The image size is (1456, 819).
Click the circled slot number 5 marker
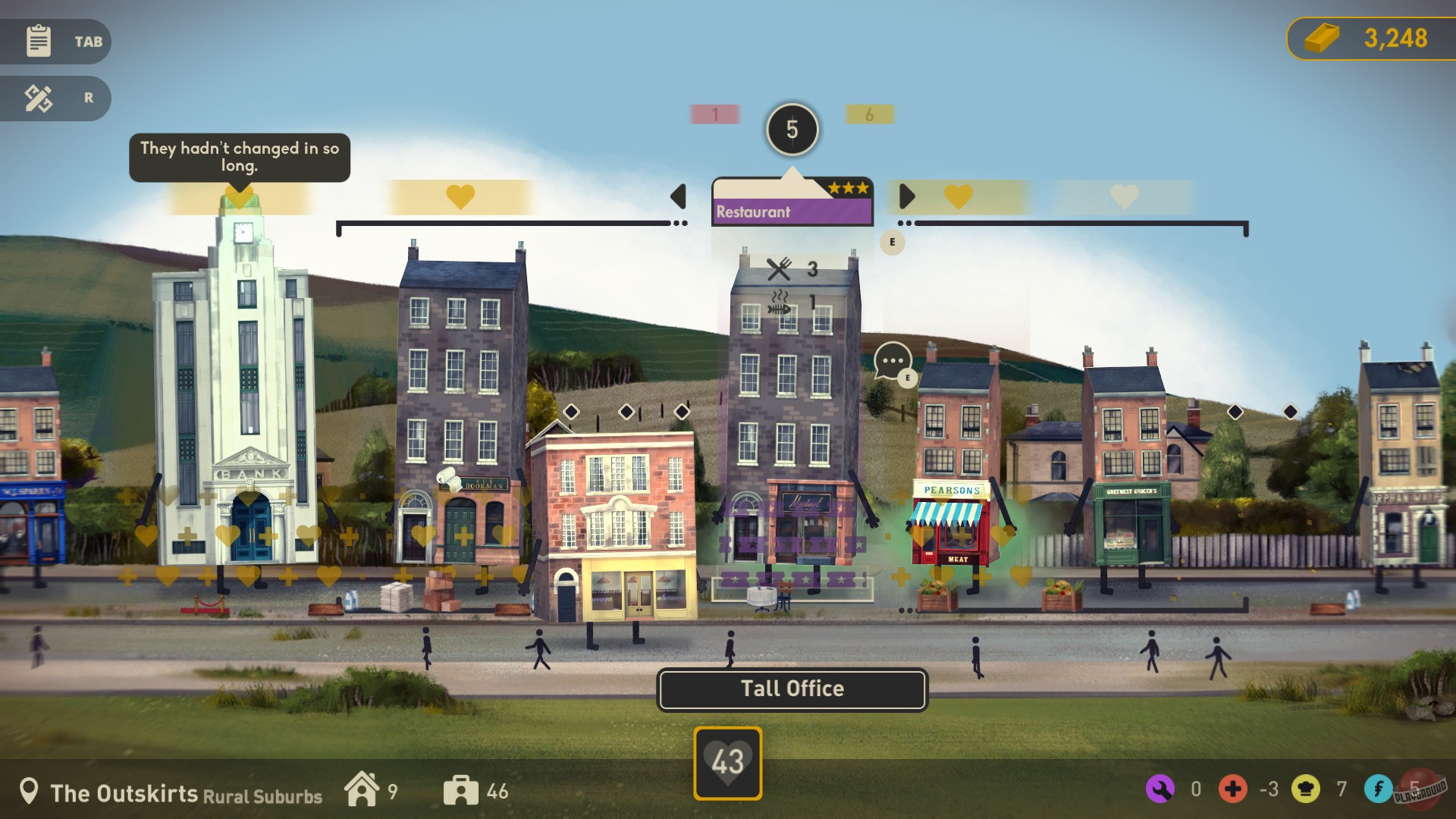click(x=792, y=129)
